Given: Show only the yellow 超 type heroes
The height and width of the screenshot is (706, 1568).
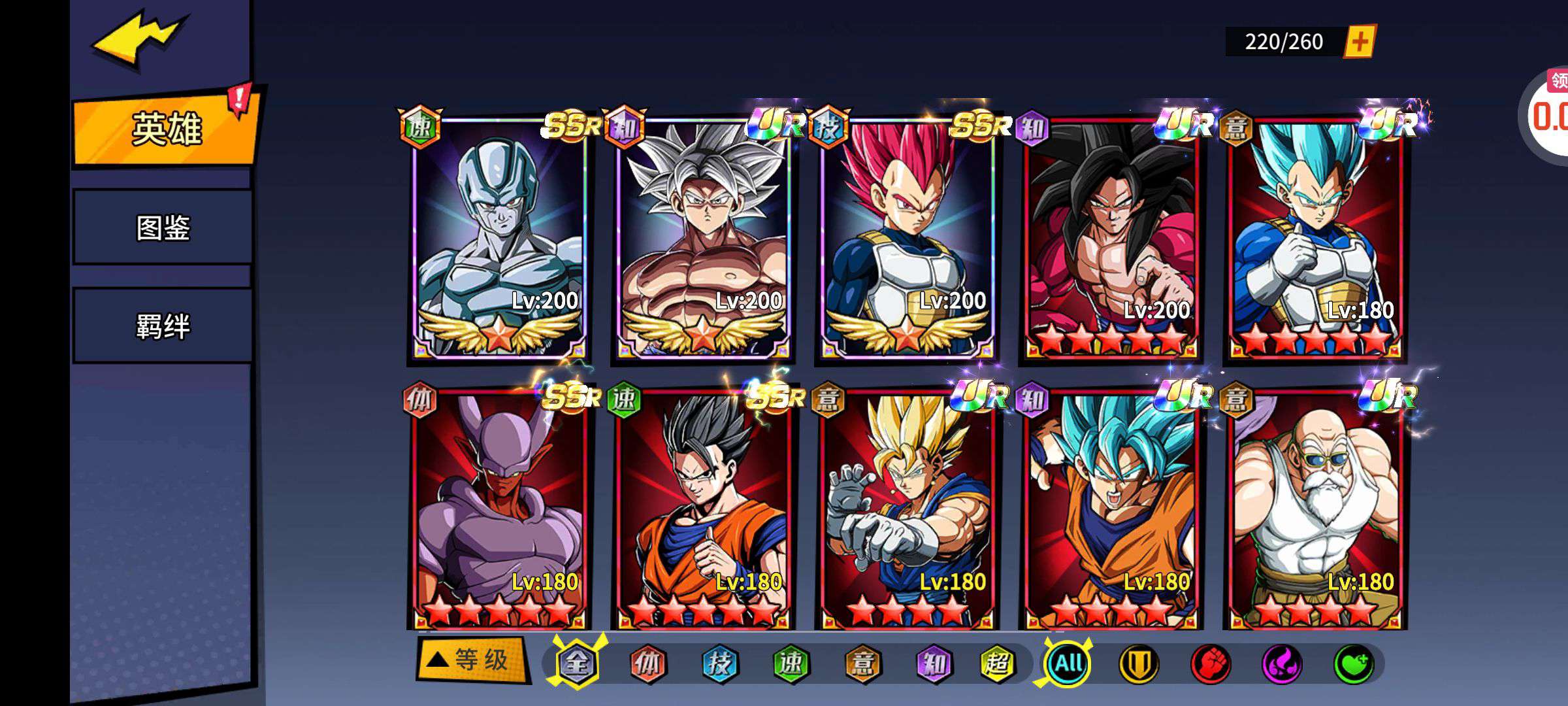Looking at the screenshot, I should click(998, 664).
